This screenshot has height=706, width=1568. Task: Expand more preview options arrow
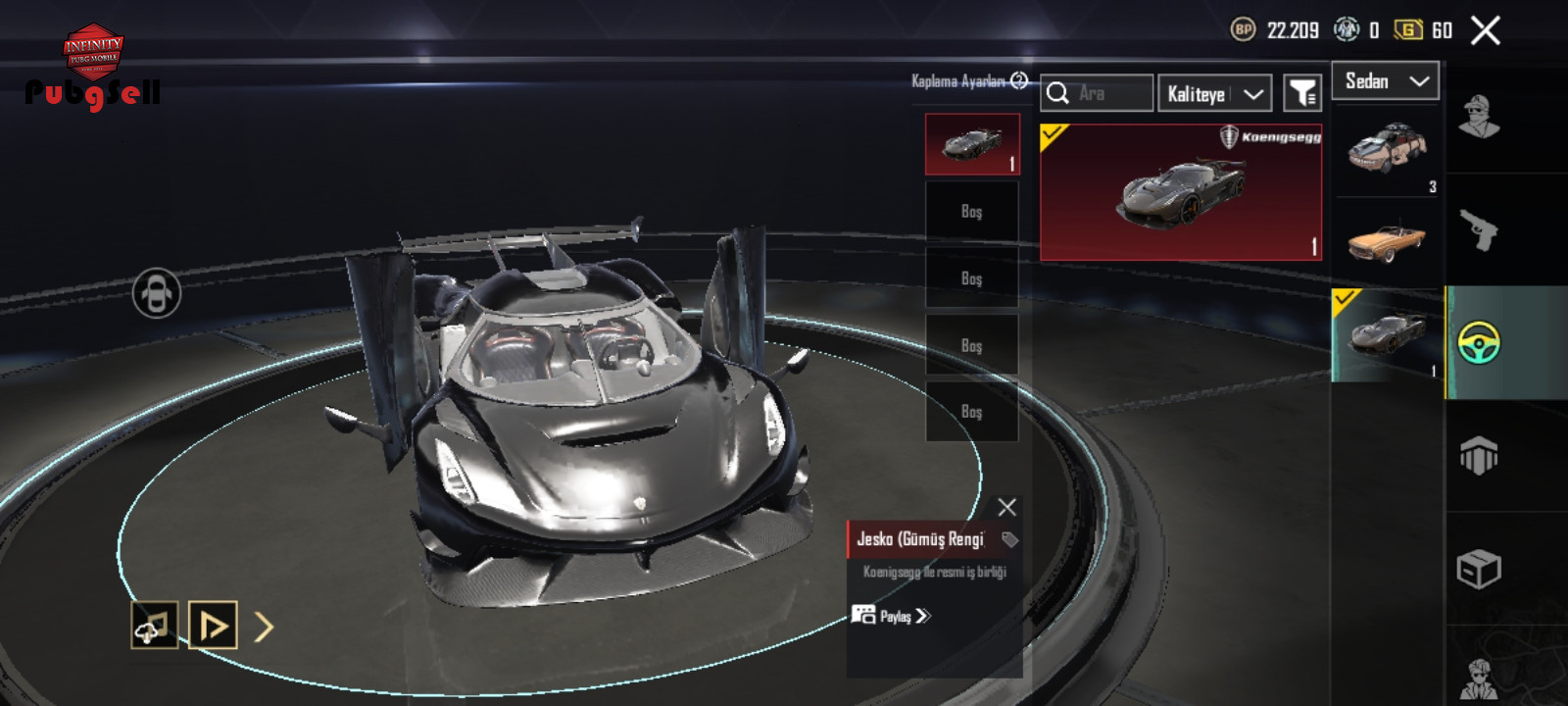pos(264,627)
